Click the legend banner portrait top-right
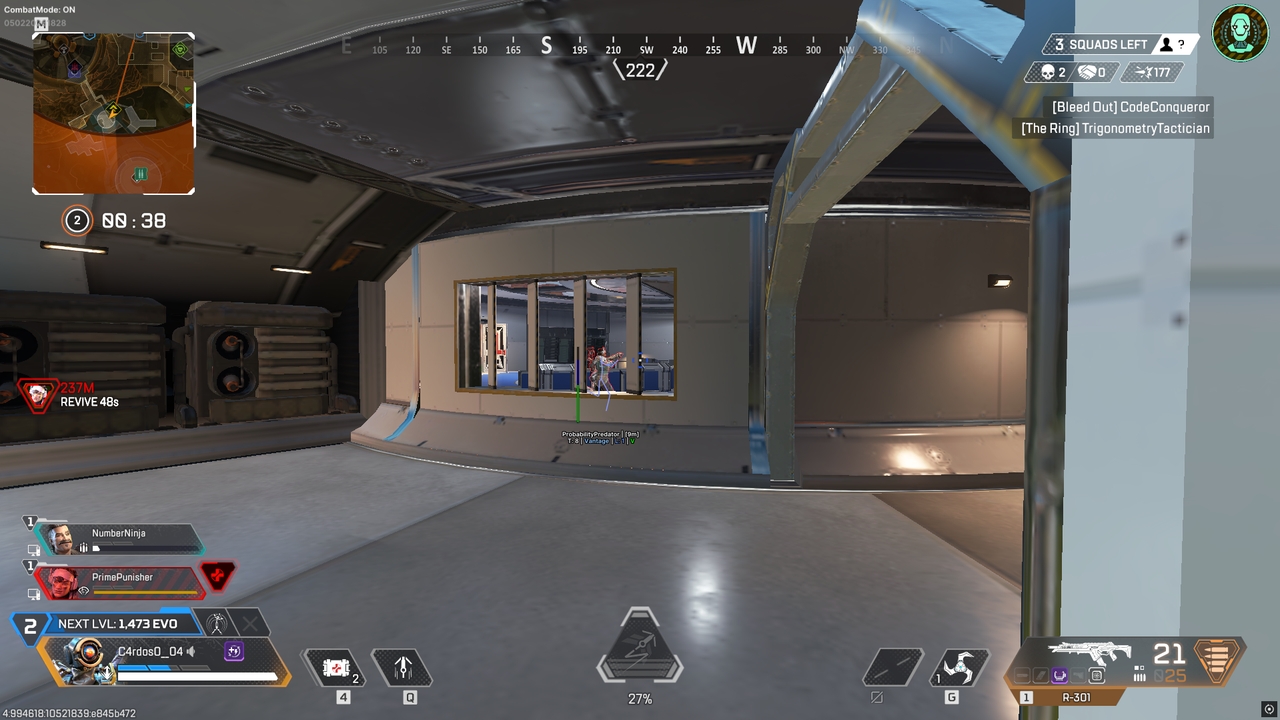This screenshot has height=720, width=1280. click(1240, 33)
